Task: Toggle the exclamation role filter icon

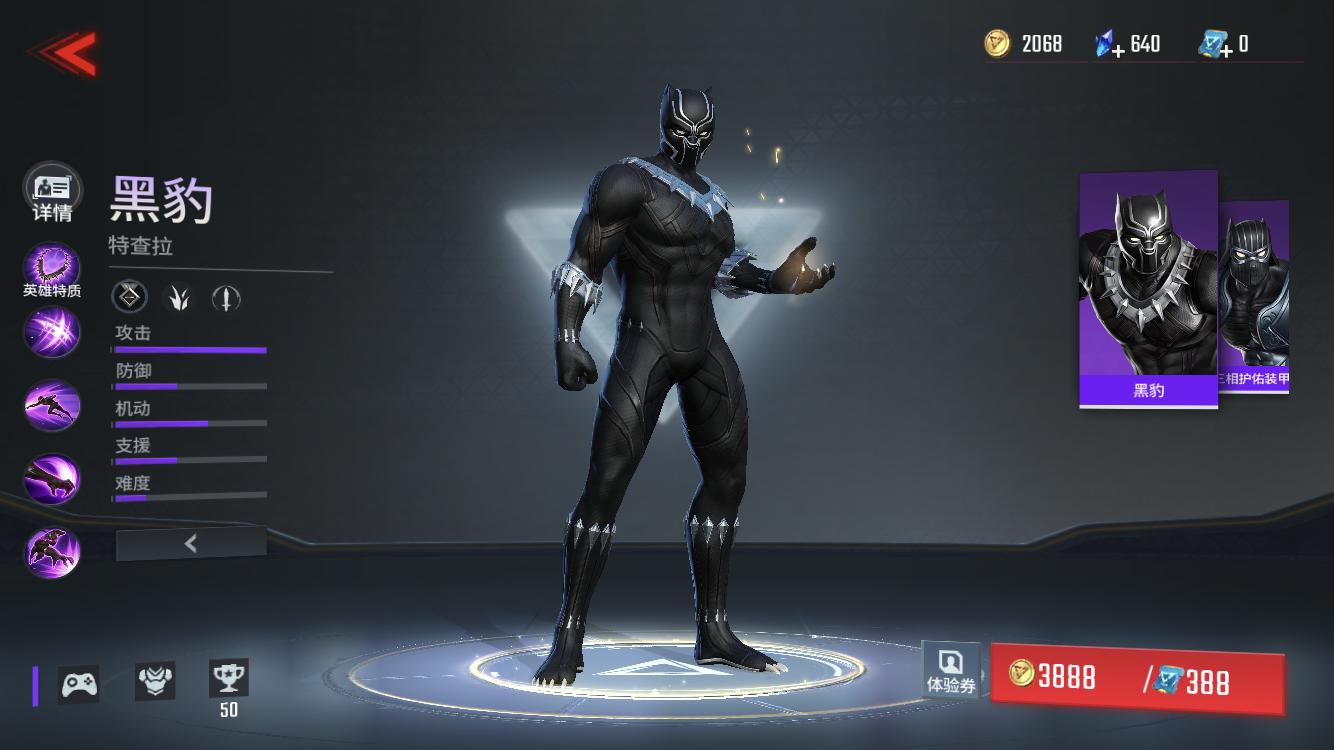Action: point(225,296)
